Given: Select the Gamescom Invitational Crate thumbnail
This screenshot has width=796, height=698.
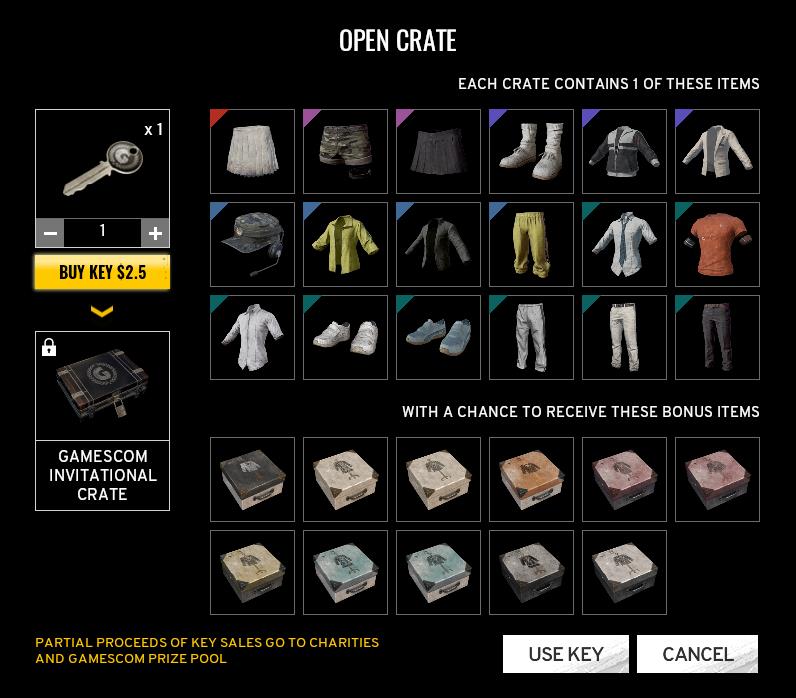Looking at the screenshot, I should click(102, 387).
